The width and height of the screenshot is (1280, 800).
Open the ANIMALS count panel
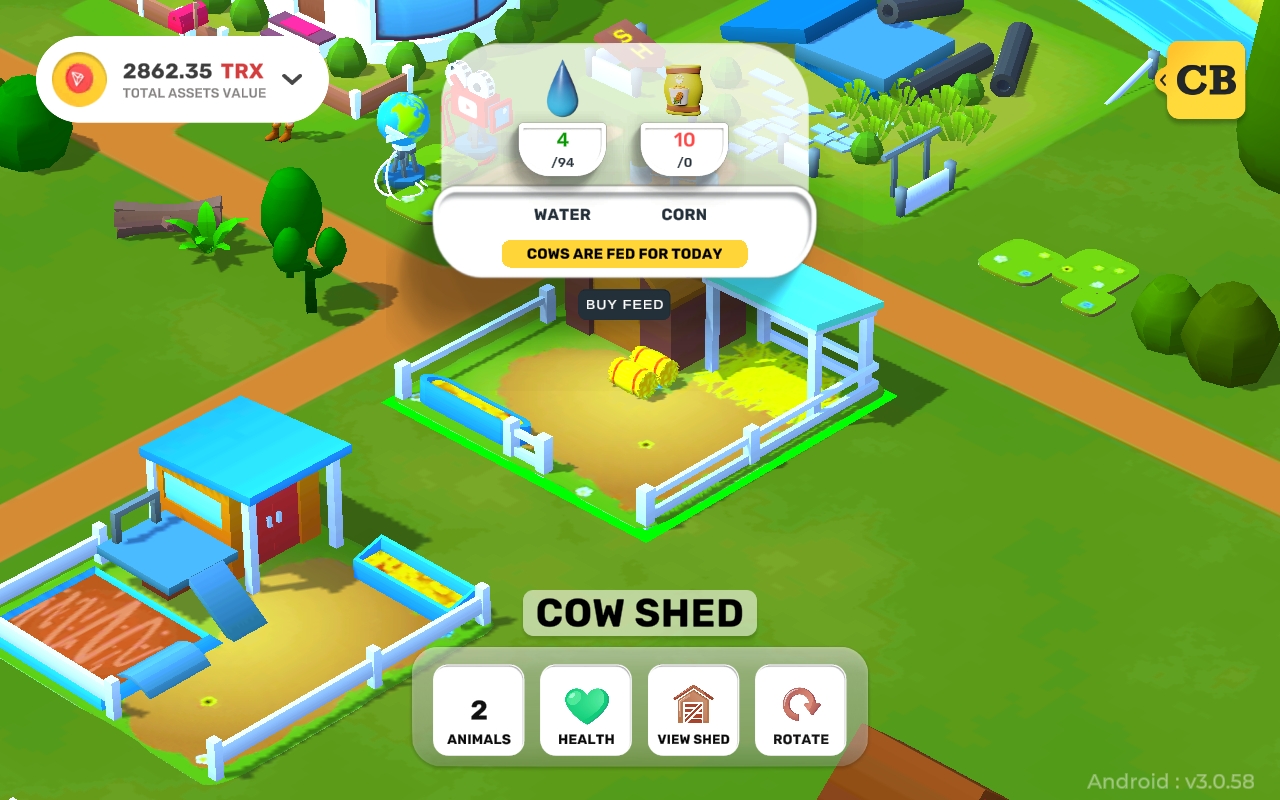477,710
